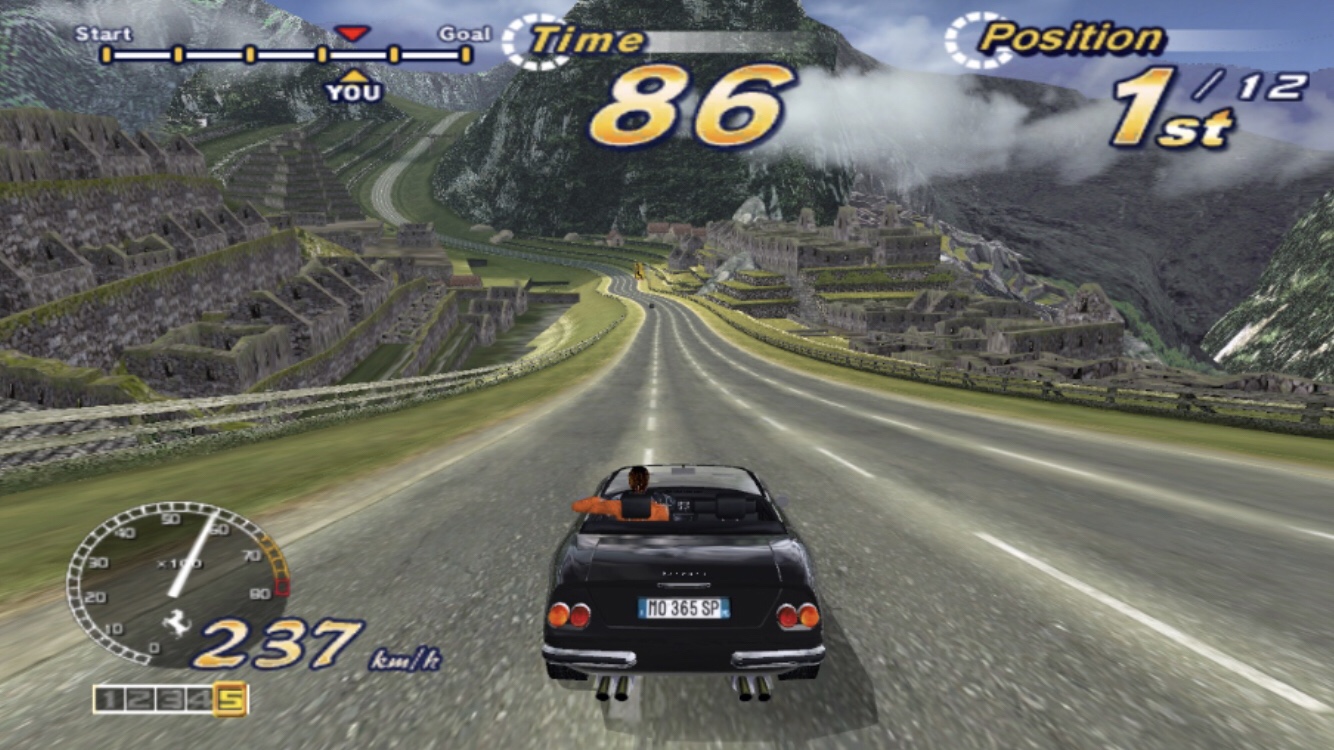Click the red rival marker above the progress bar
Image resolution: width=1334 pixels, height=750 pixels.
click(x=351, y=33)
